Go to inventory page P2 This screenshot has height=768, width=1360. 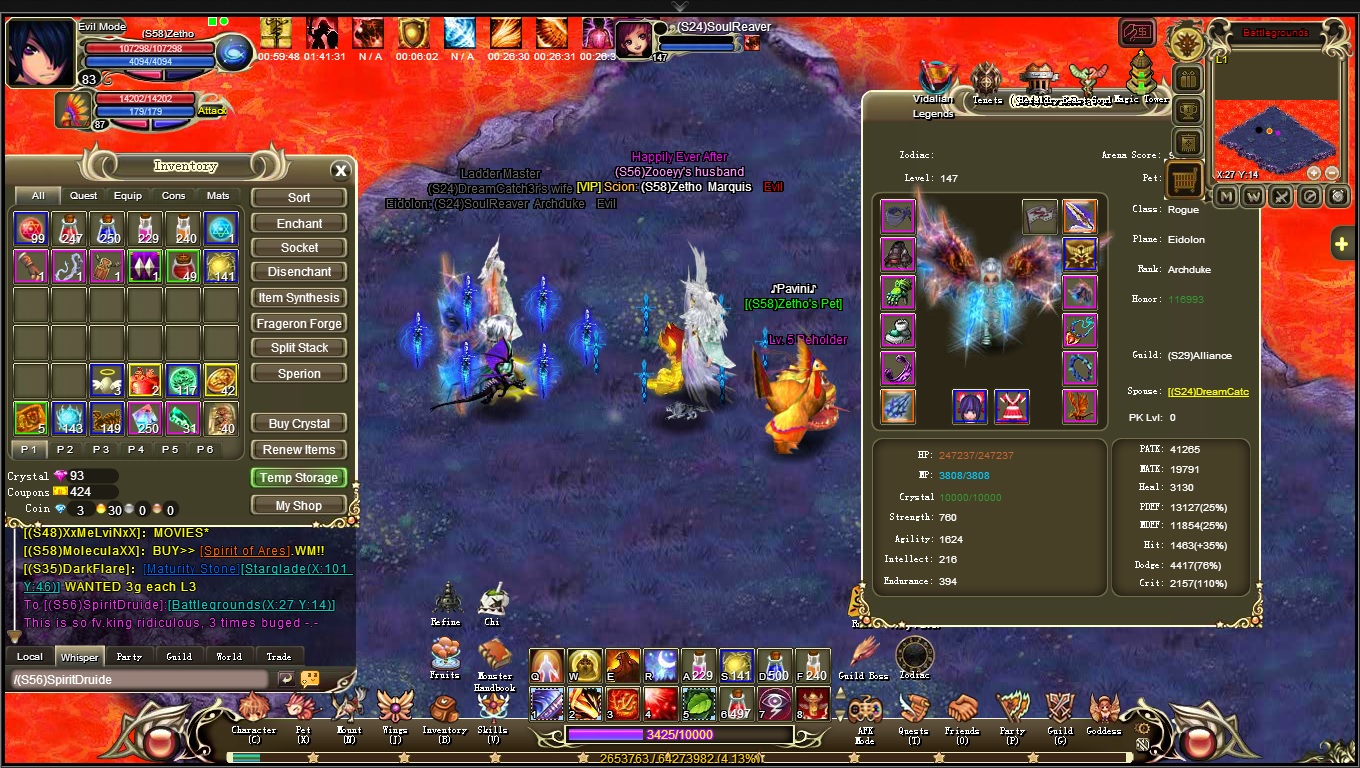65,450
